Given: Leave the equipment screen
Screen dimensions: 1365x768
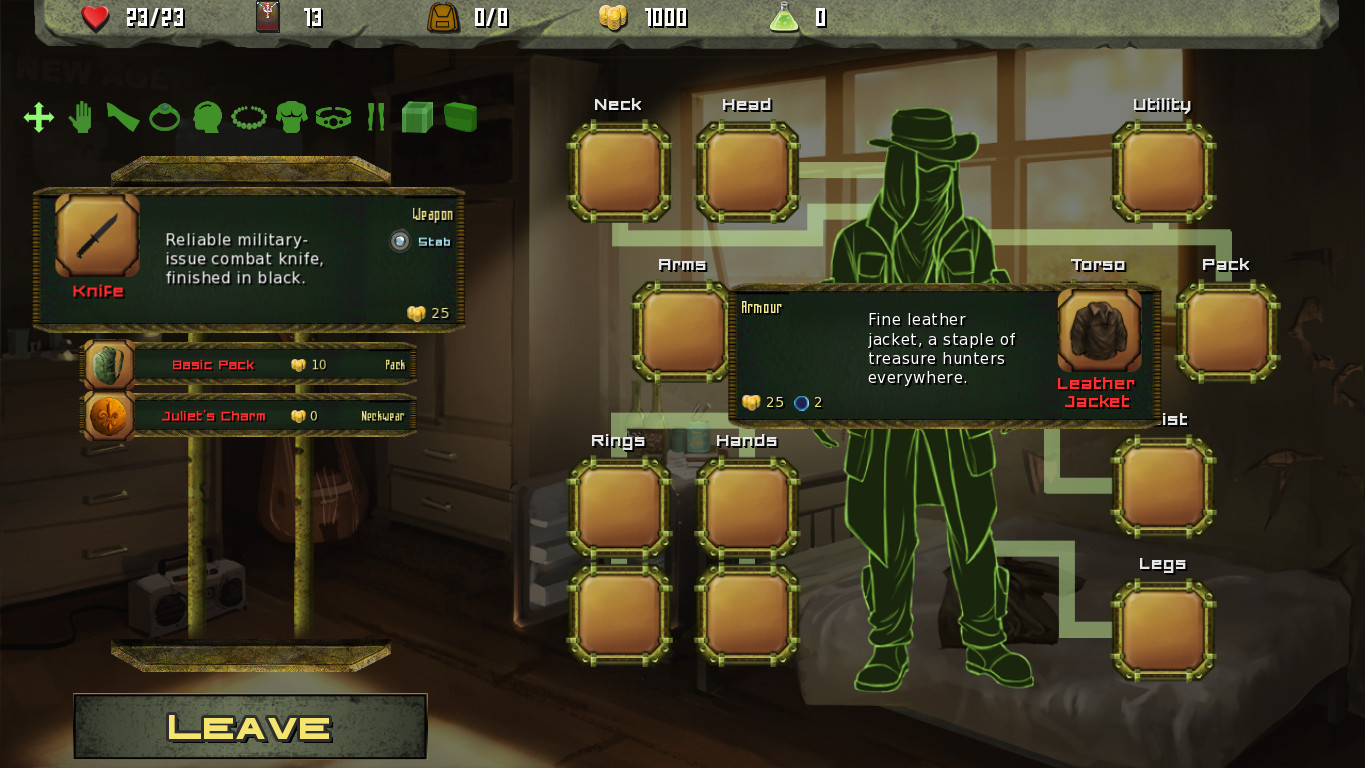Looking at the screenshot, I should (x=250, y=726).
